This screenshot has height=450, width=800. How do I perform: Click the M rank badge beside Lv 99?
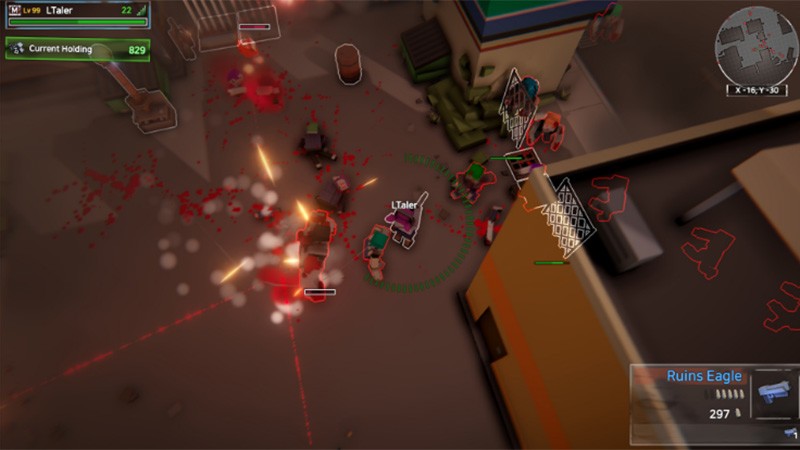tap(14, 10)
